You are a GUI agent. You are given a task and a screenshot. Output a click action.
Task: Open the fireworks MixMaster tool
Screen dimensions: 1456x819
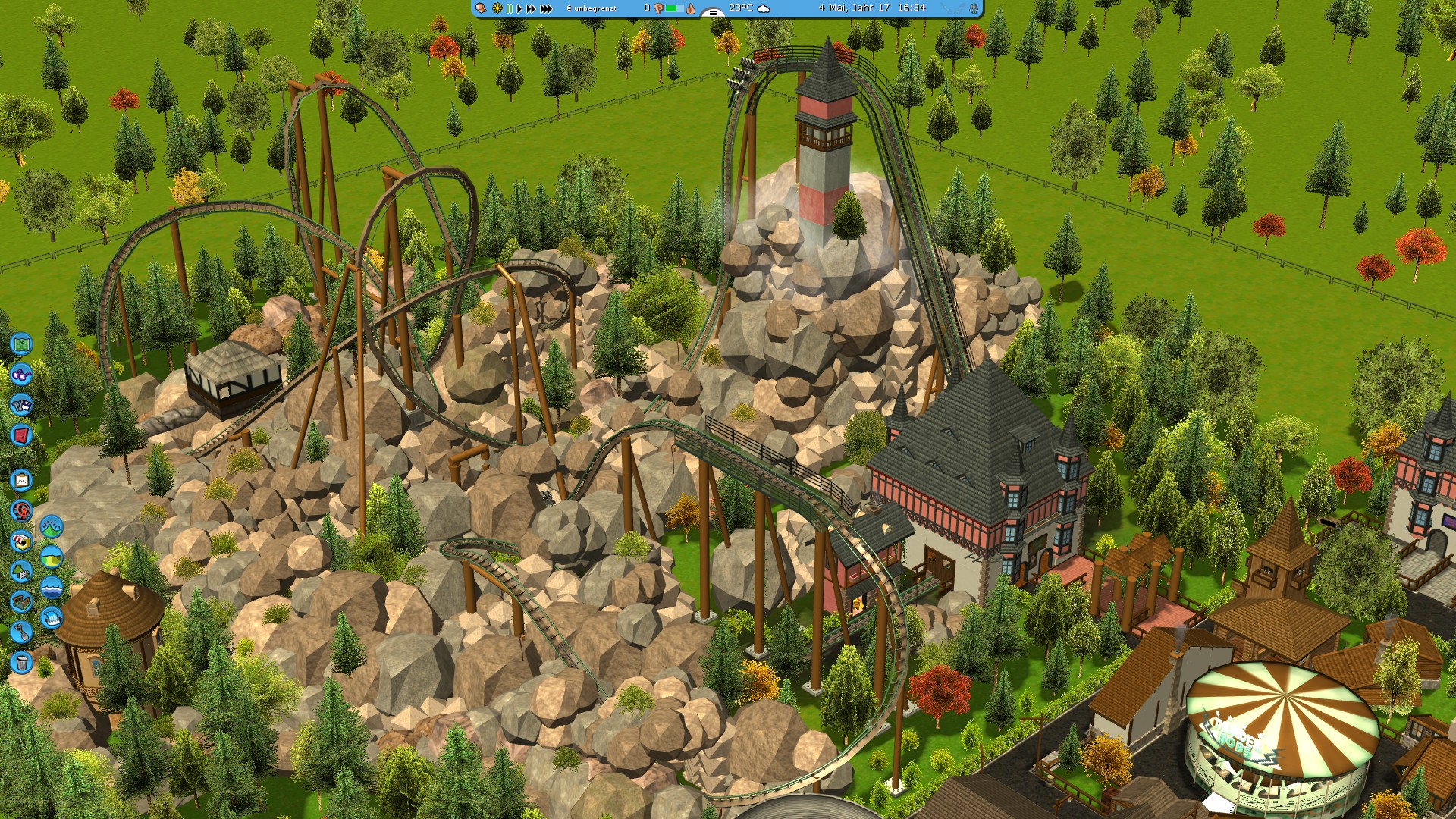[x=21, y=509]
